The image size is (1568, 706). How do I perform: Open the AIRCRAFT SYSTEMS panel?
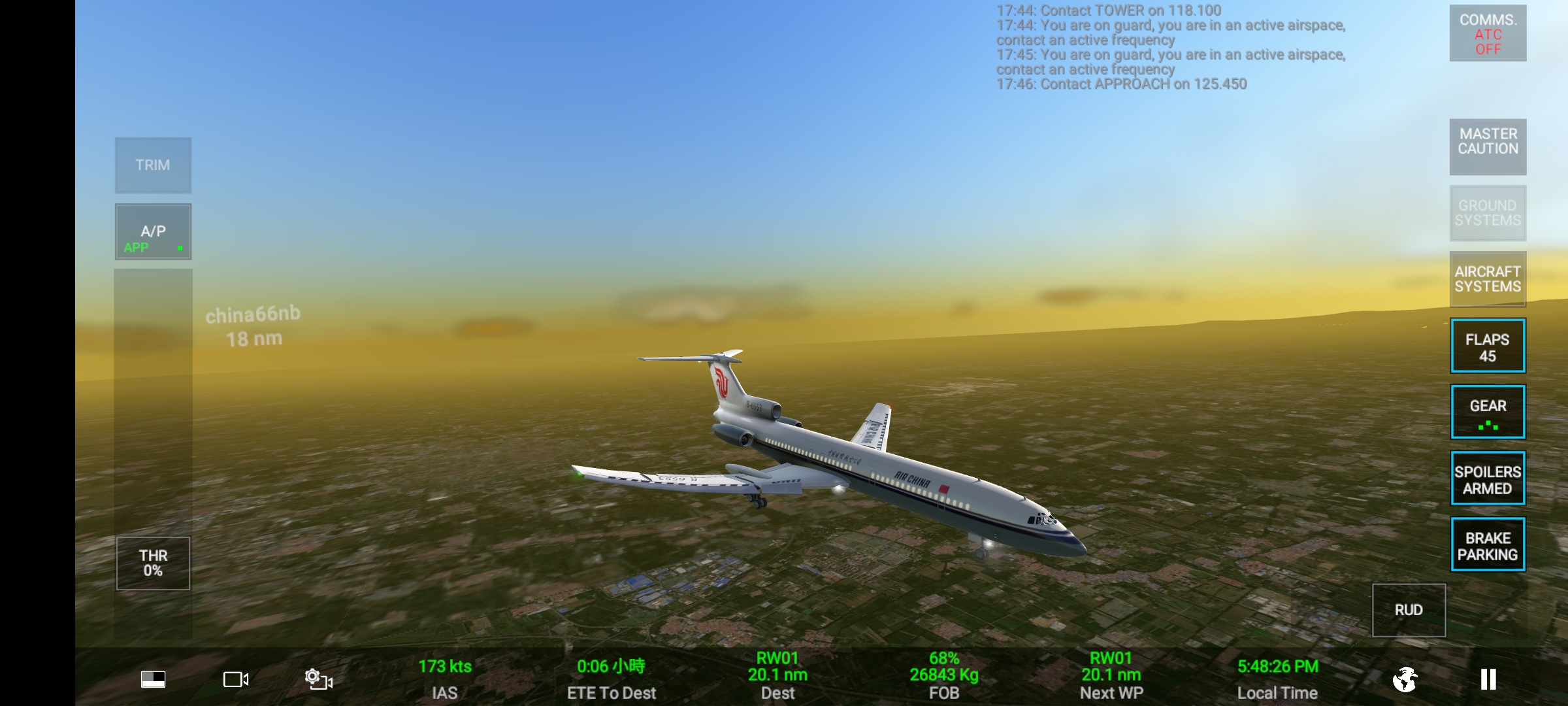[x=1488, y=279]
